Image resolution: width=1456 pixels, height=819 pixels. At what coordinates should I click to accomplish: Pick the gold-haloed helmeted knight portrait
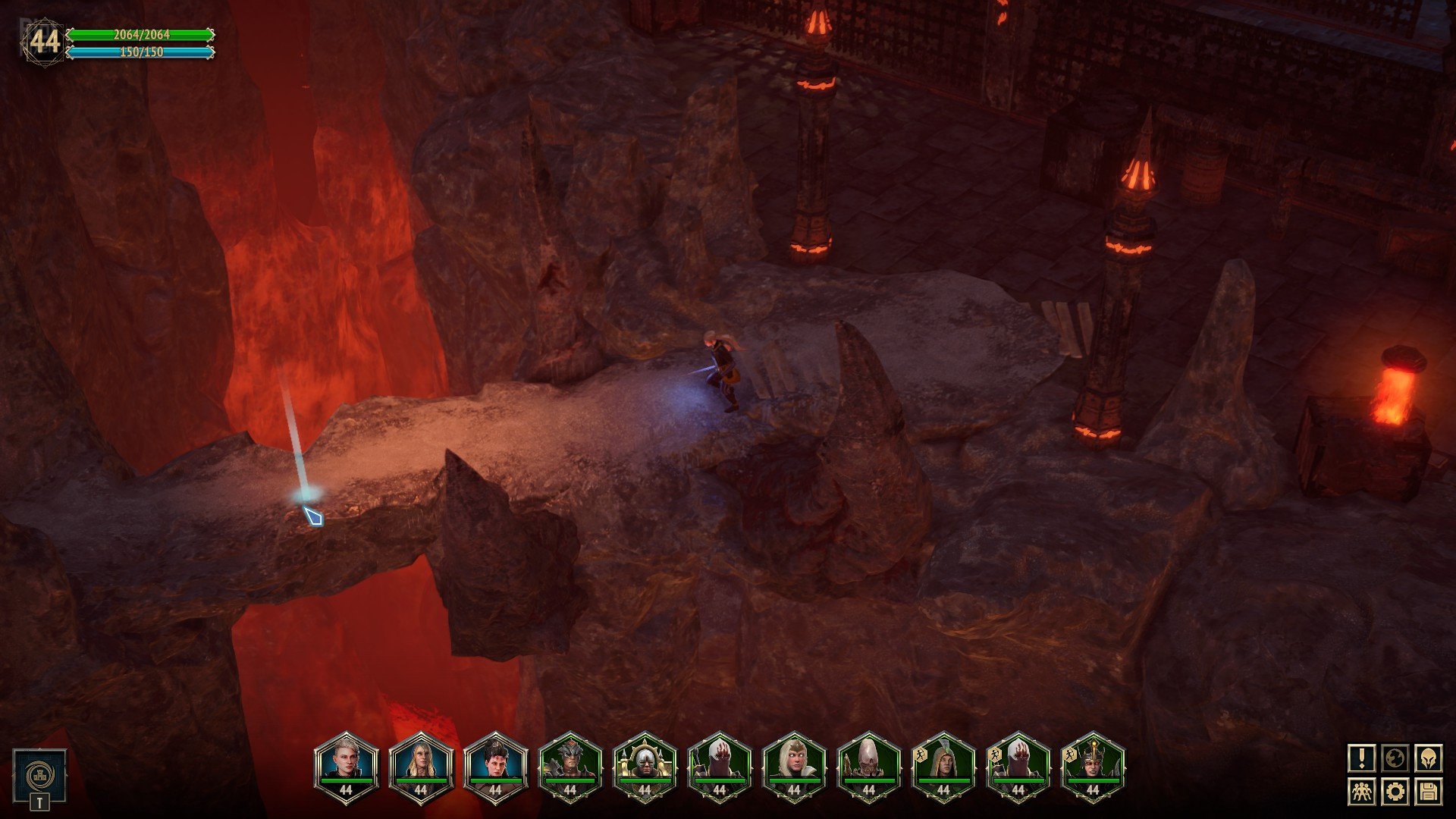coord(645,765)
